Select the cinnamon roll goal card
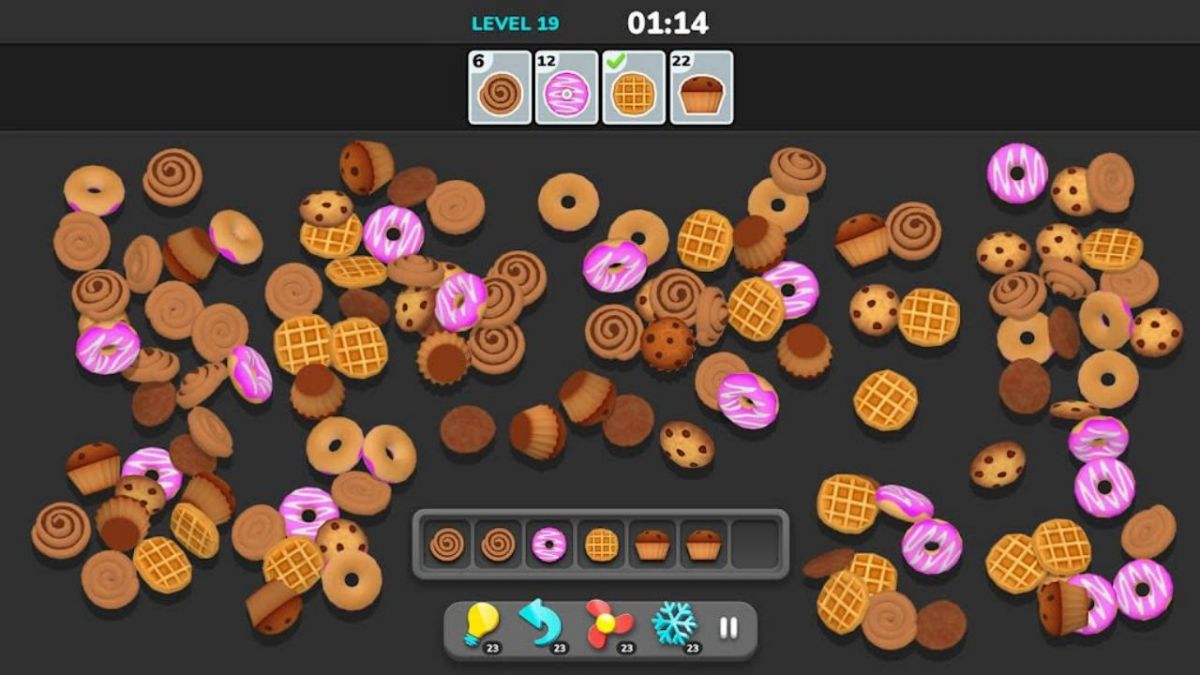 point(500,88)
